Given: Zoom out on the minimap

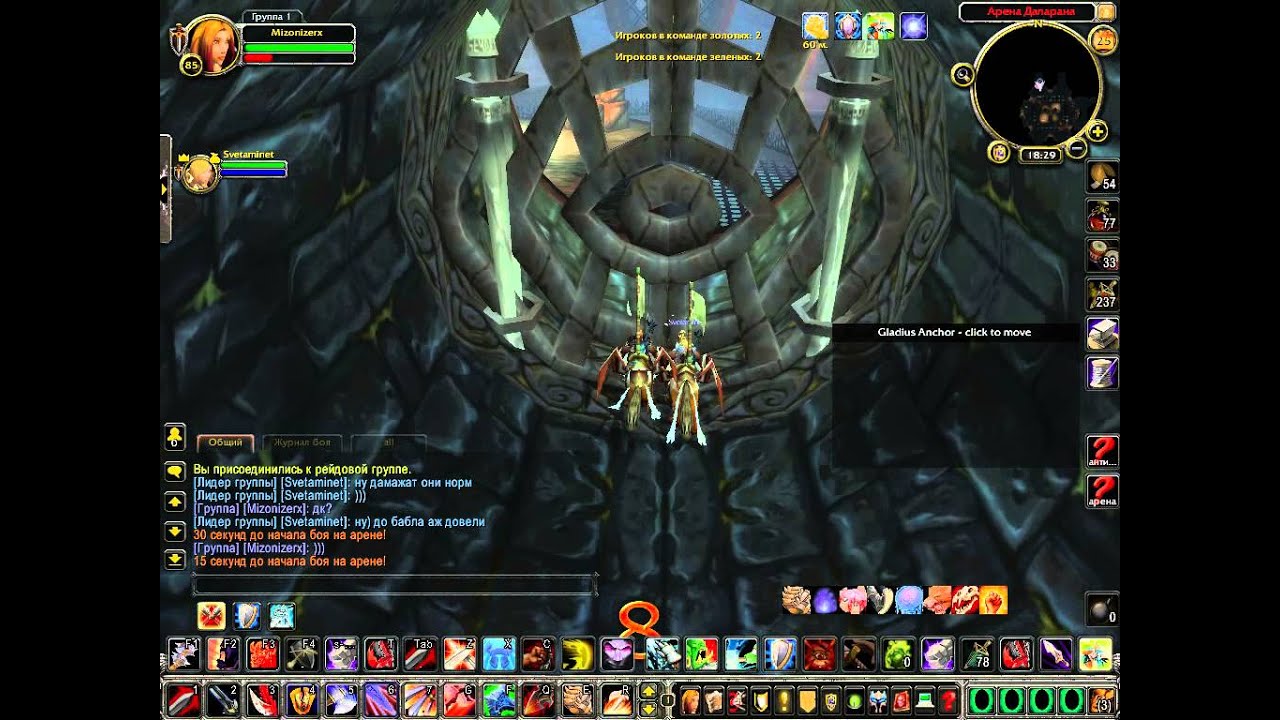Looking at the screenshot, I should pos(1076,149).
